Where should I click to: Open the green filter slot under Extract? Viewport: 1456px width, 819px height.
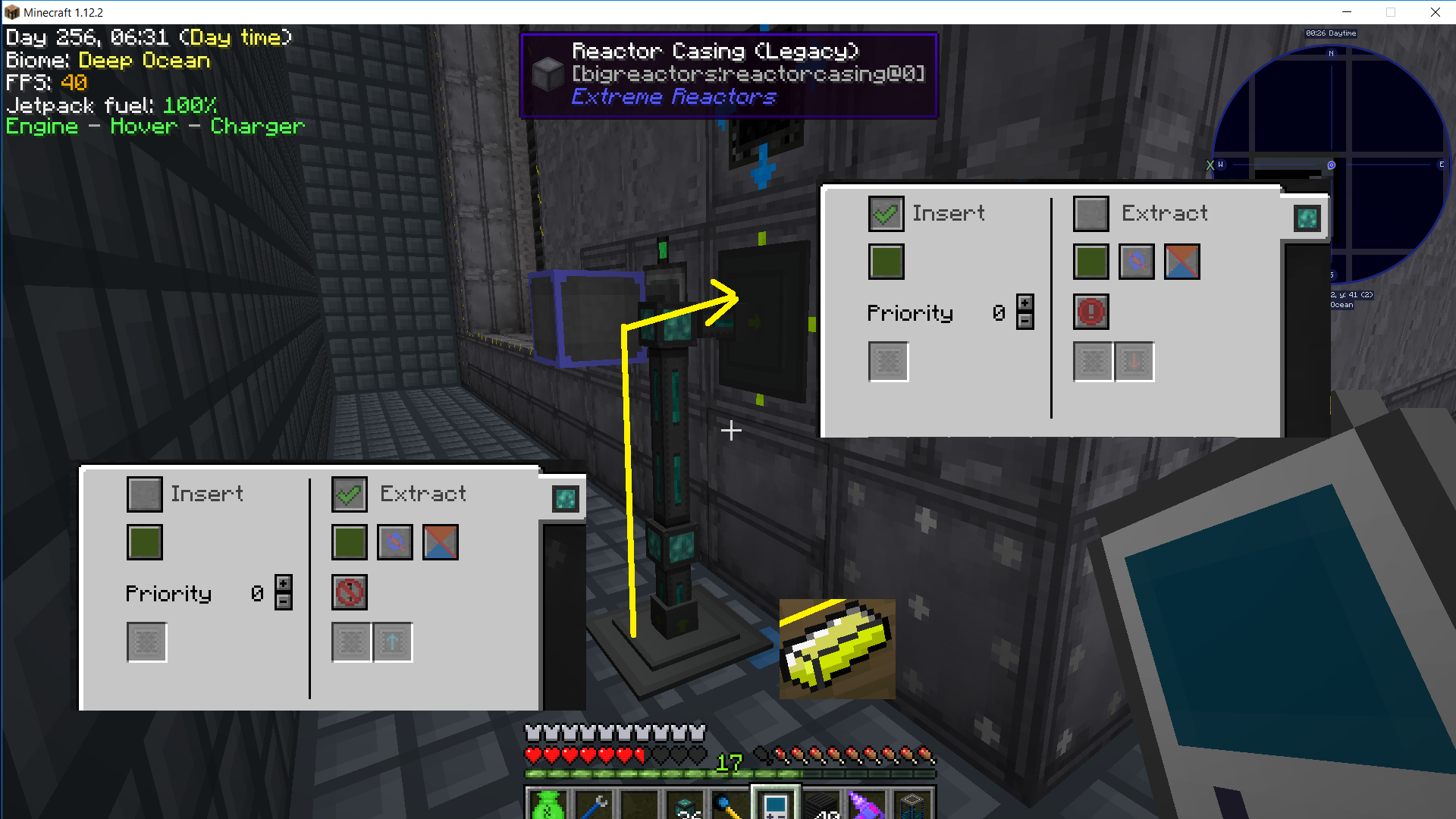(1090, 262)
